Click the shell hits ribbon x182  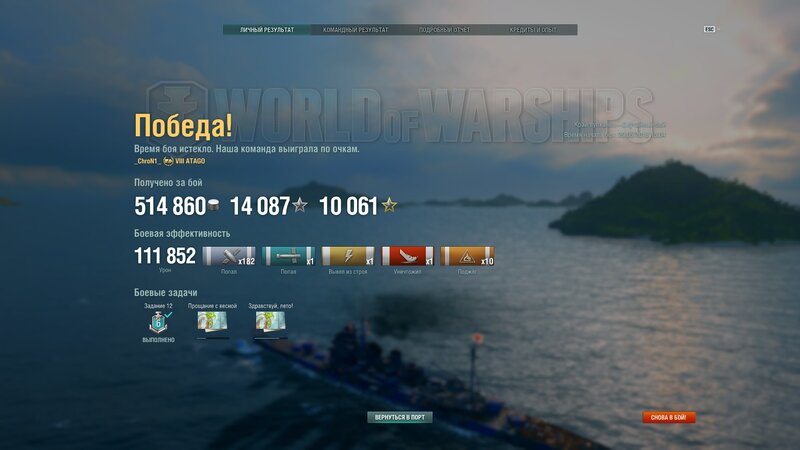pyautogui.click(x=229, y=257)
